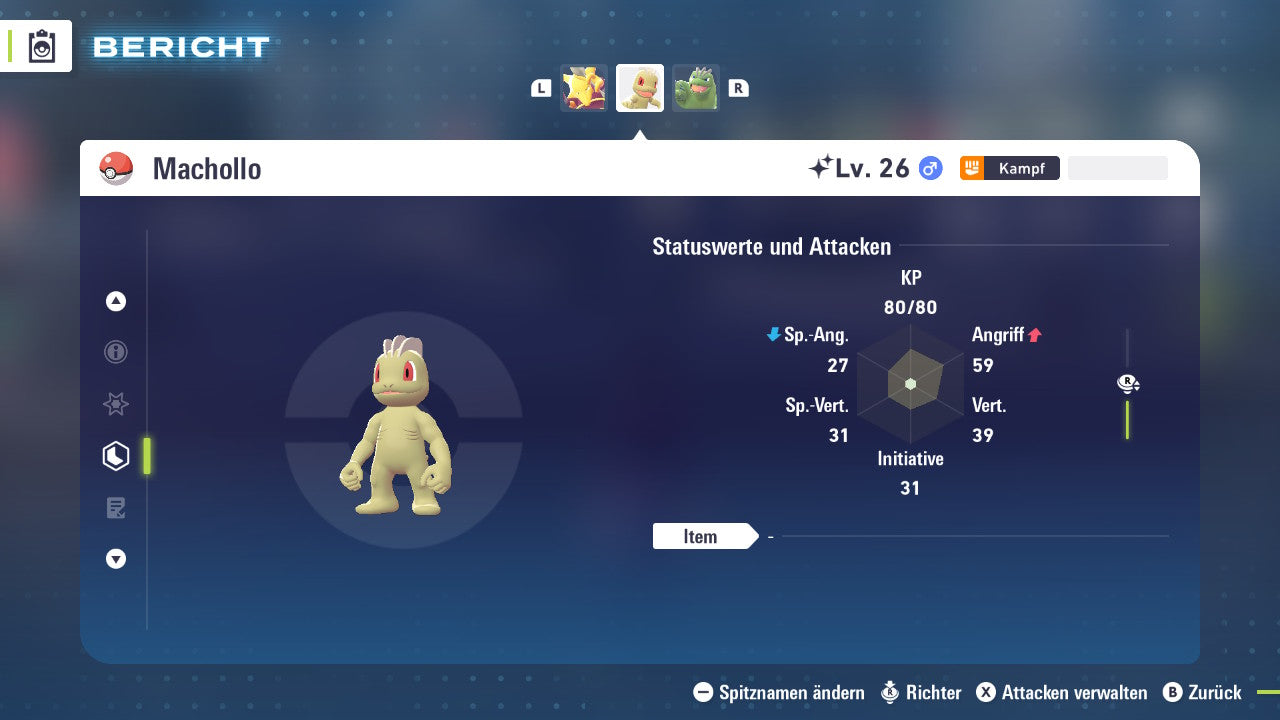
Task: Open Attacken verwalten
Action: [1063, 692]
